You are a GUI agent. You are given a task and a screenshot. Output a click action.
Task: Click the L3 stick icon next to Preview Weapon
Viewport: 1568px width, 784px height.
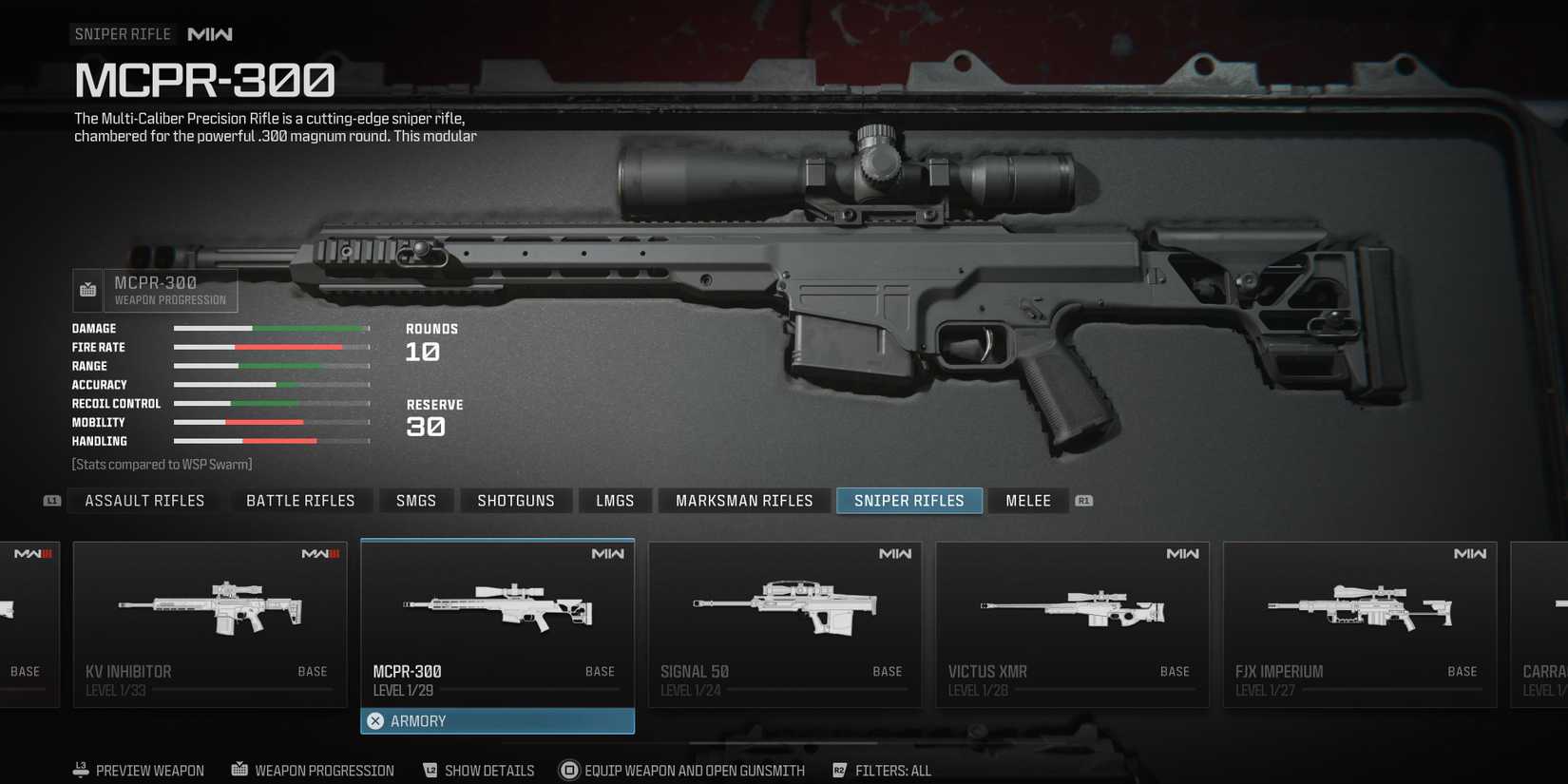[x=79, y=770]
